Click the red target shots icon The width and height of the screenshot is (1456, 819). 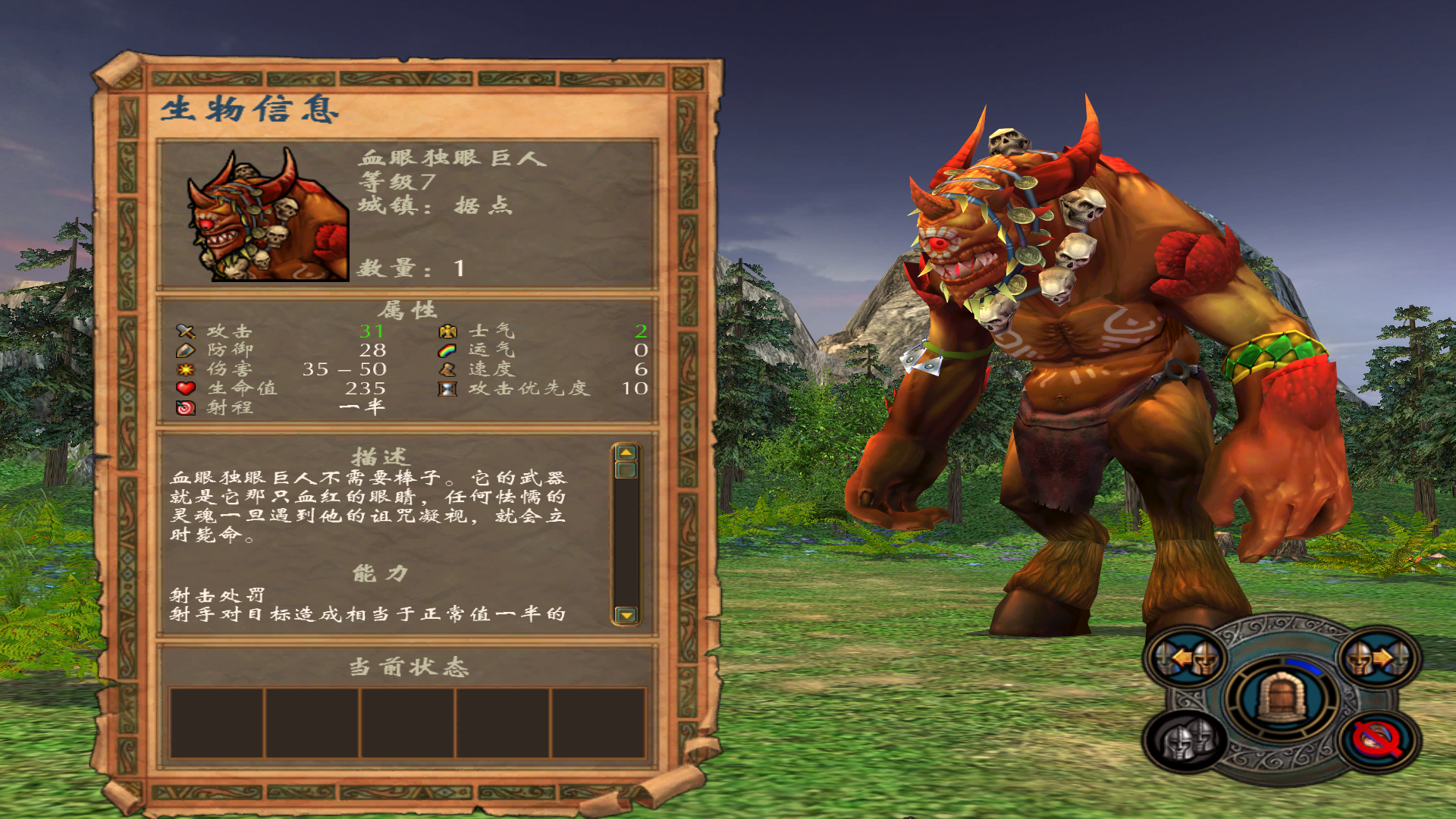[x=186, y=408]
